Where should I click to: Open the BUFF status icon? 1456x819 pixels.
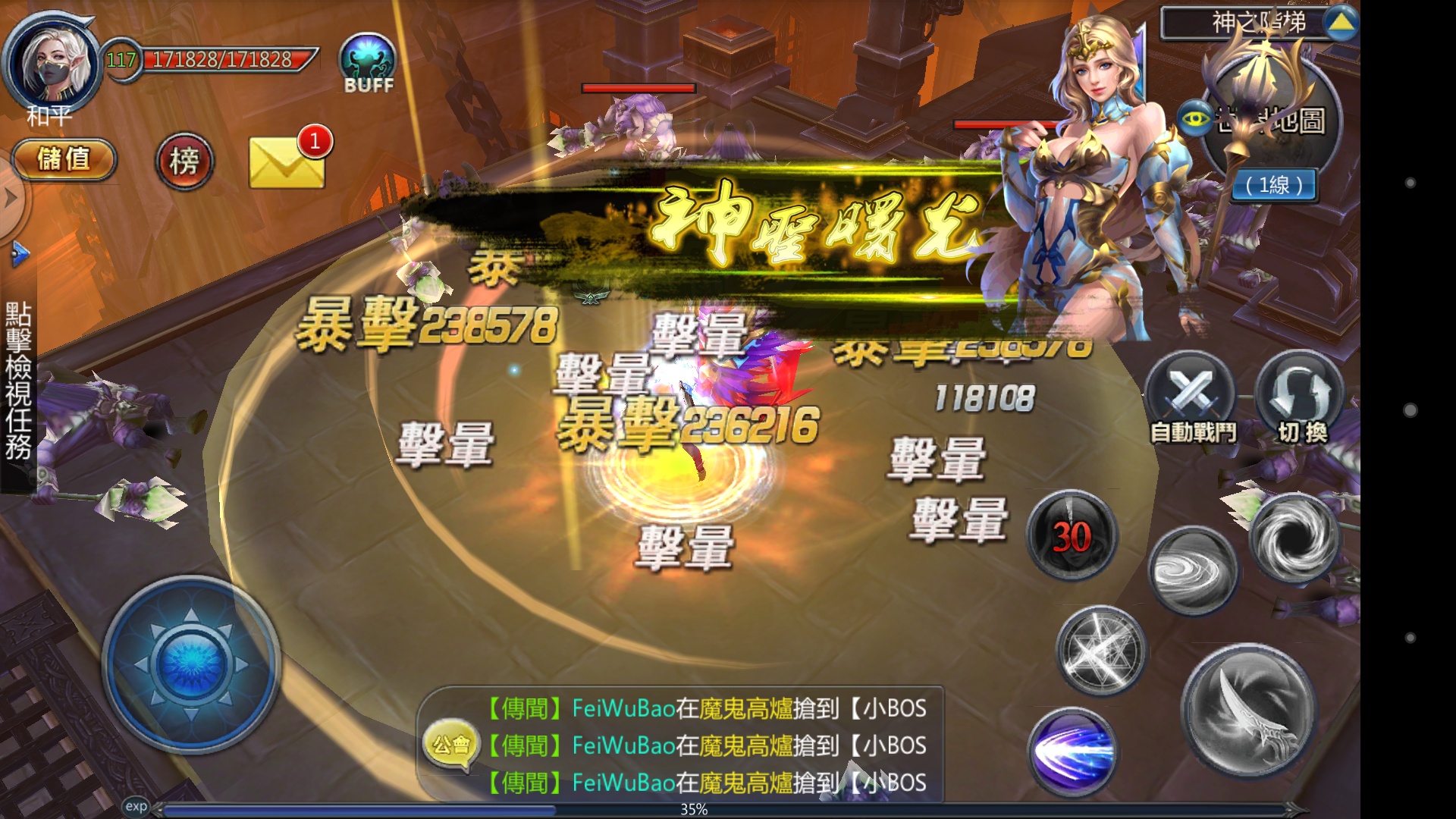click(367, 61)
